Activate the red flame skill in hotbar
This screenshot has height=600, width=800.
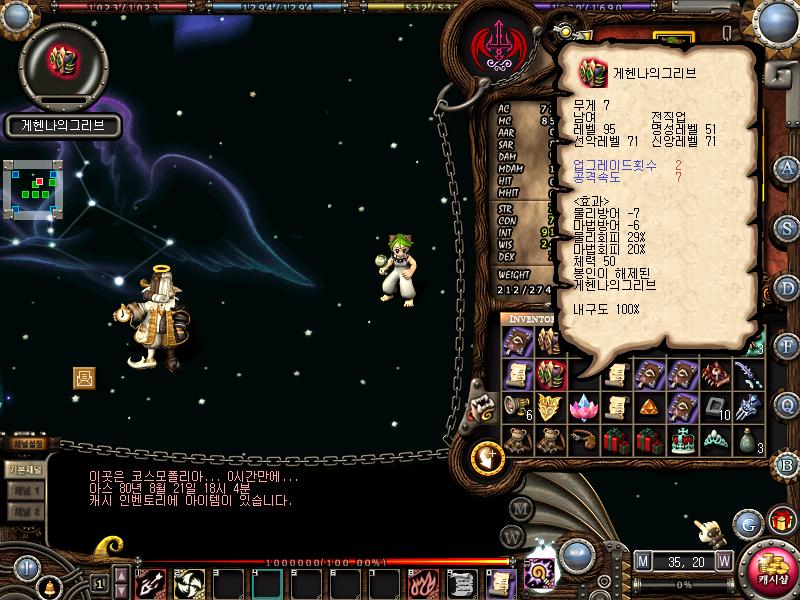(x=423, y=582)
